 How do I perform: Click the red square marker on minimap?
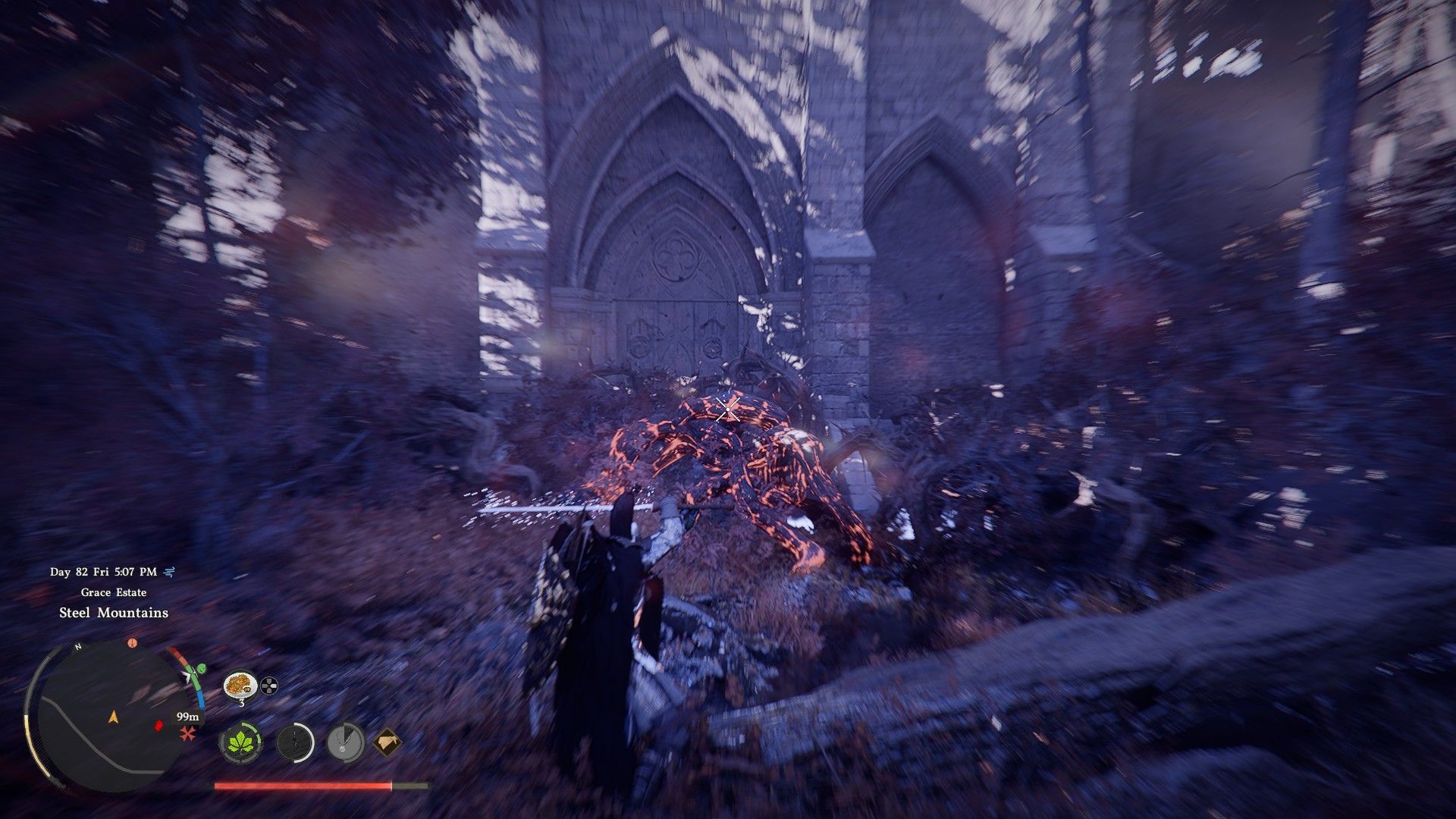(159, 726)
